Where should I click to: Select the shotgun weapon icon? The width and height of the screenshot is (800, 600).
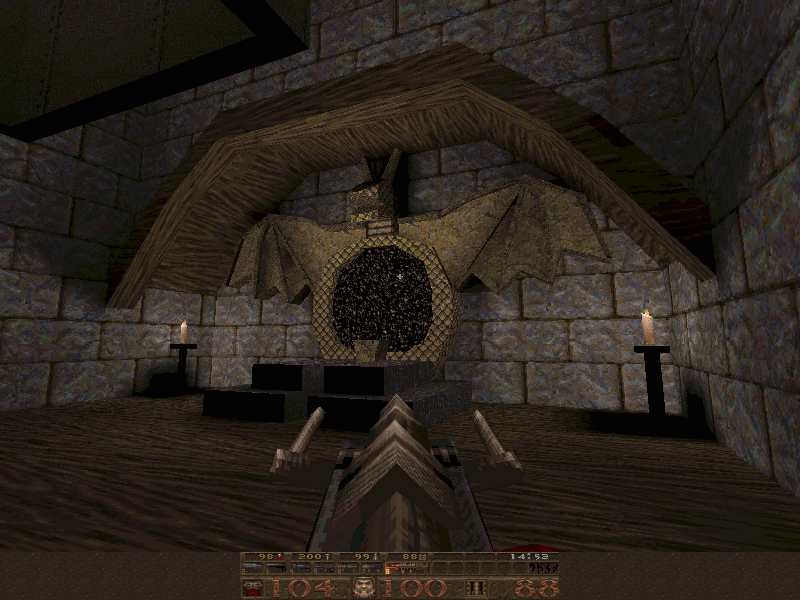click(253, 568)
